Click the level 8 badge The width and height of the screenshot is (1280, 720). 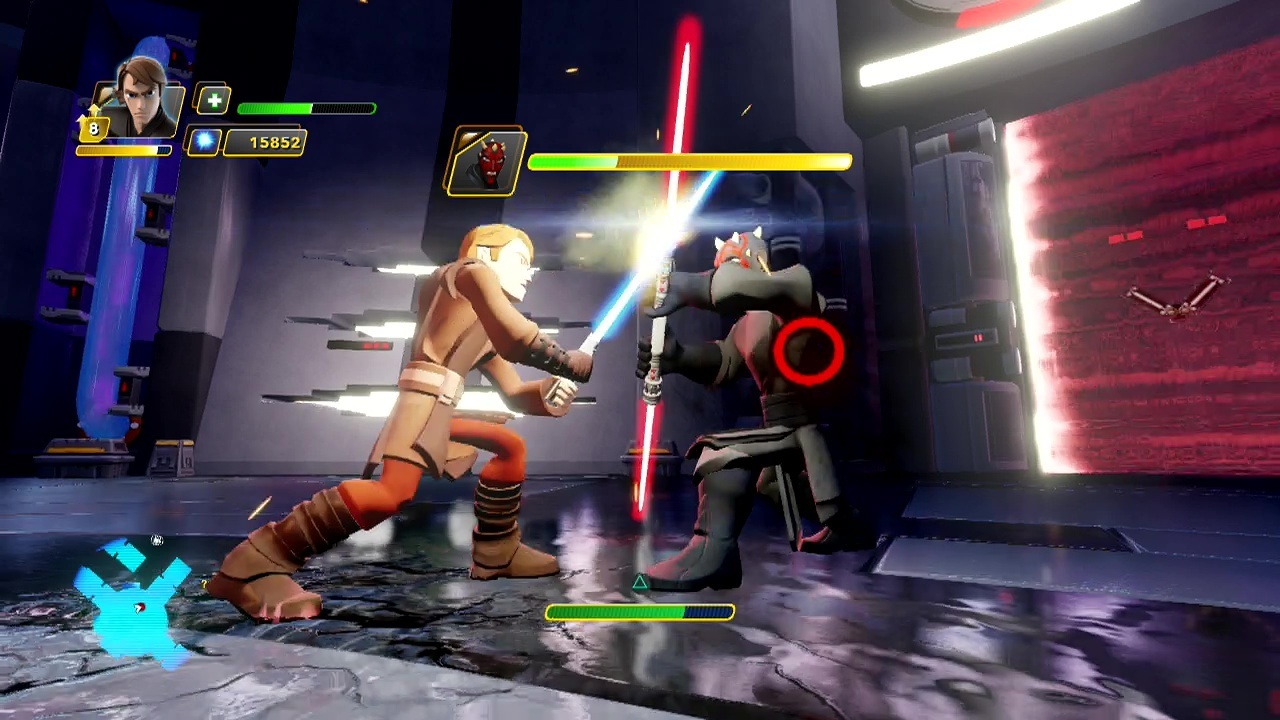tap(93, 128)
